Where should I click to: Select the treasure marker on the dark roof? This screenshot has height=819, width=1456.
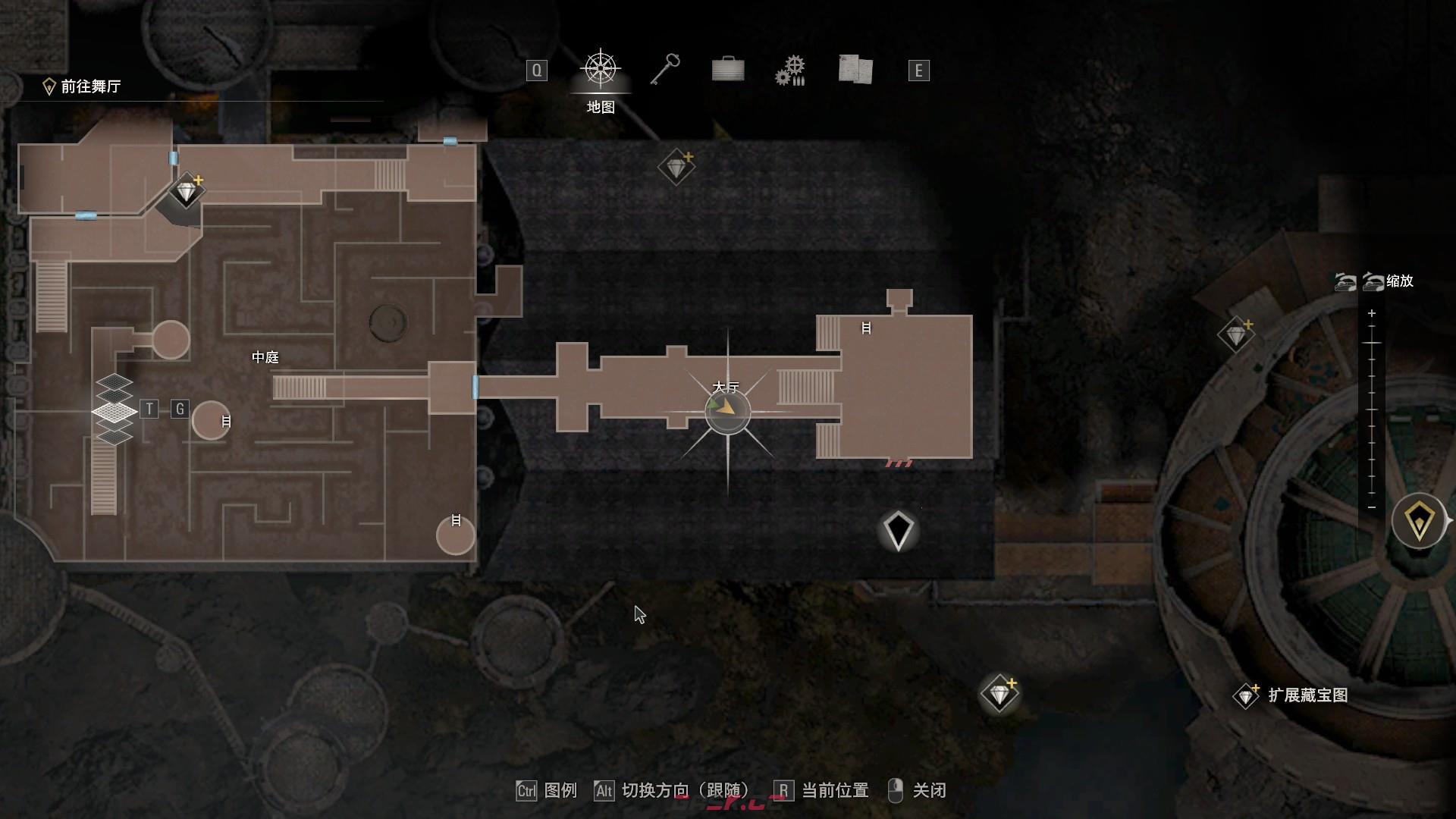pos(676,167)
